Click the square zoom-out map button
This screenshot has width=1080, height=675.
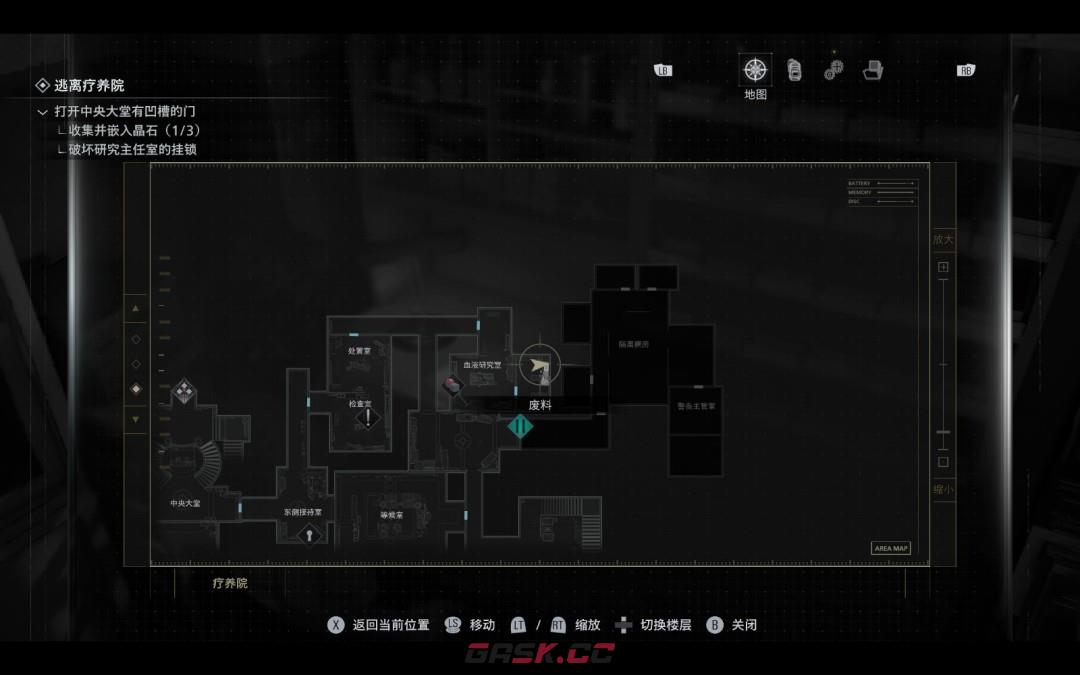[x=943, y=462]
